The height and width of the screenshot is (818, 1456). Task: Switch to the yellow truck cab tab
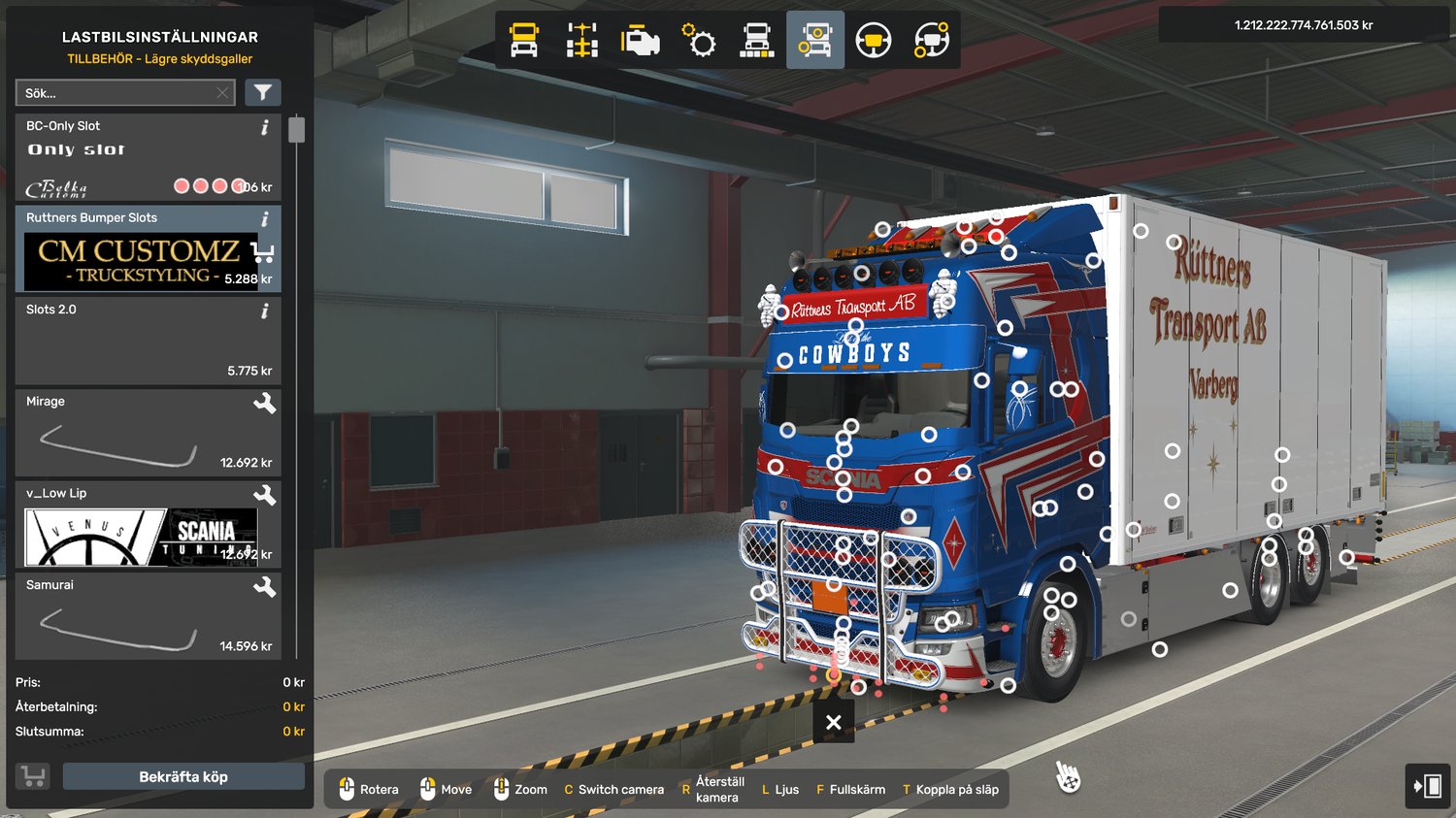[524, 41]
